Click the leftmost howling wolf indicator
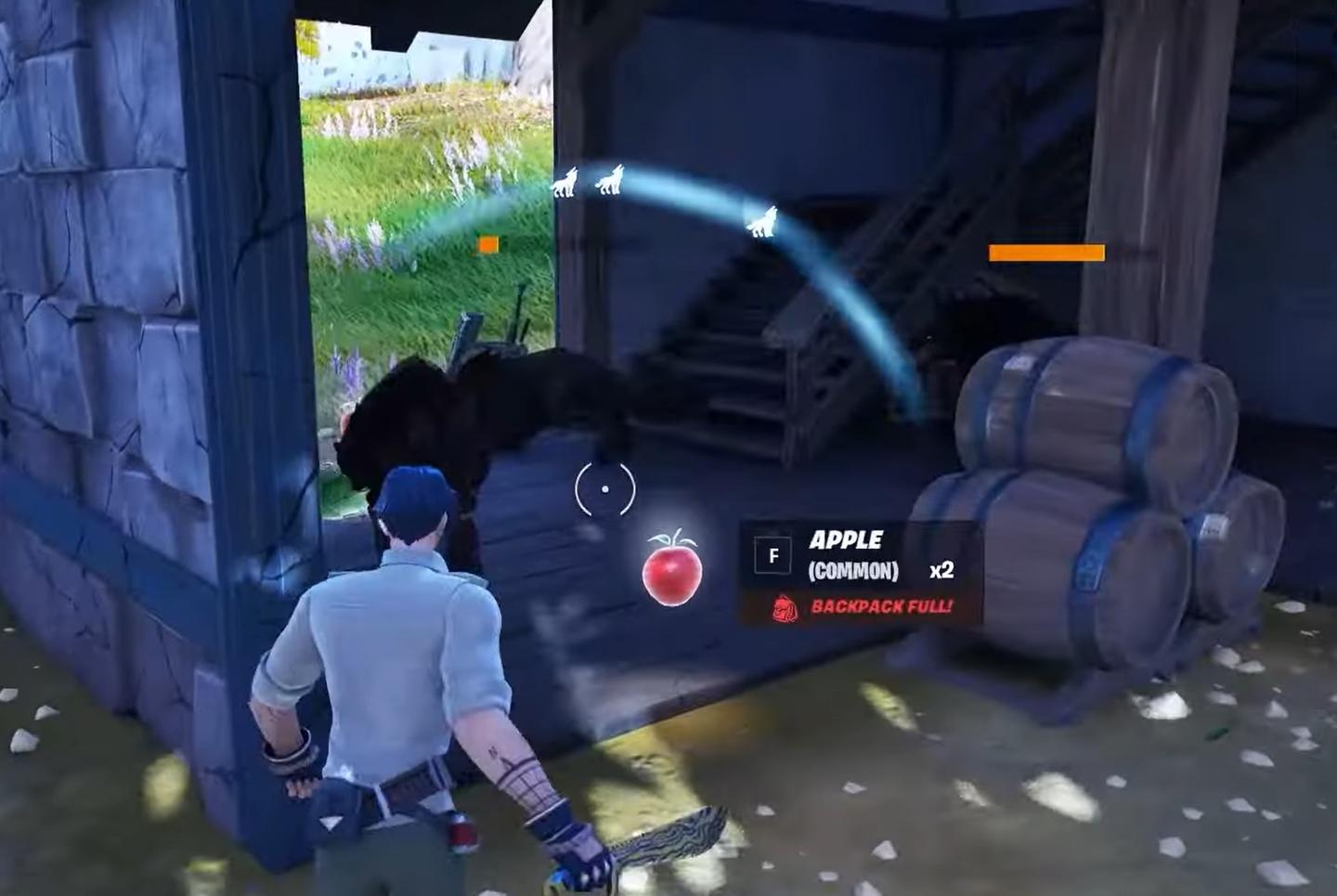 point(566,182)
